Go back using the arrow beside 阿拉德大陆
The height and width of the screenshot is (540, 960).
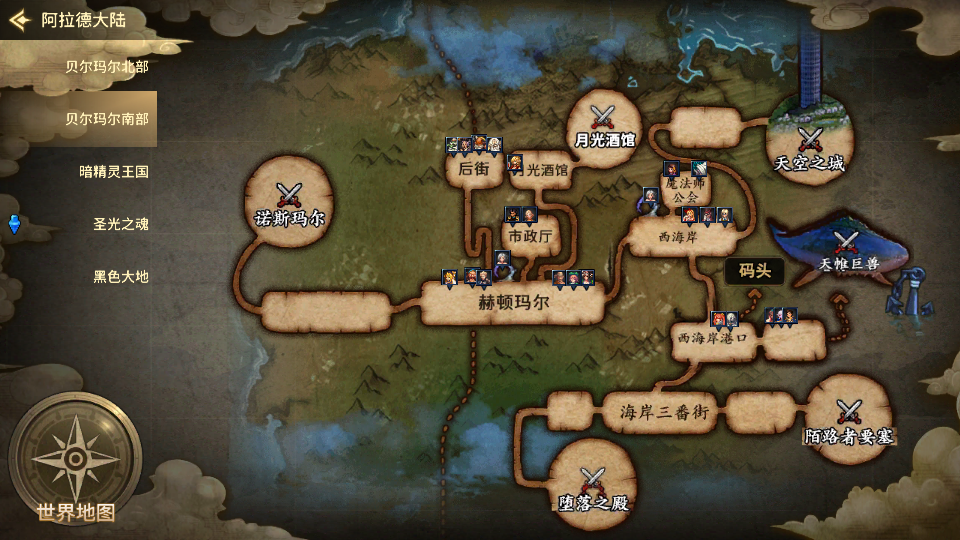pos(19,20)
